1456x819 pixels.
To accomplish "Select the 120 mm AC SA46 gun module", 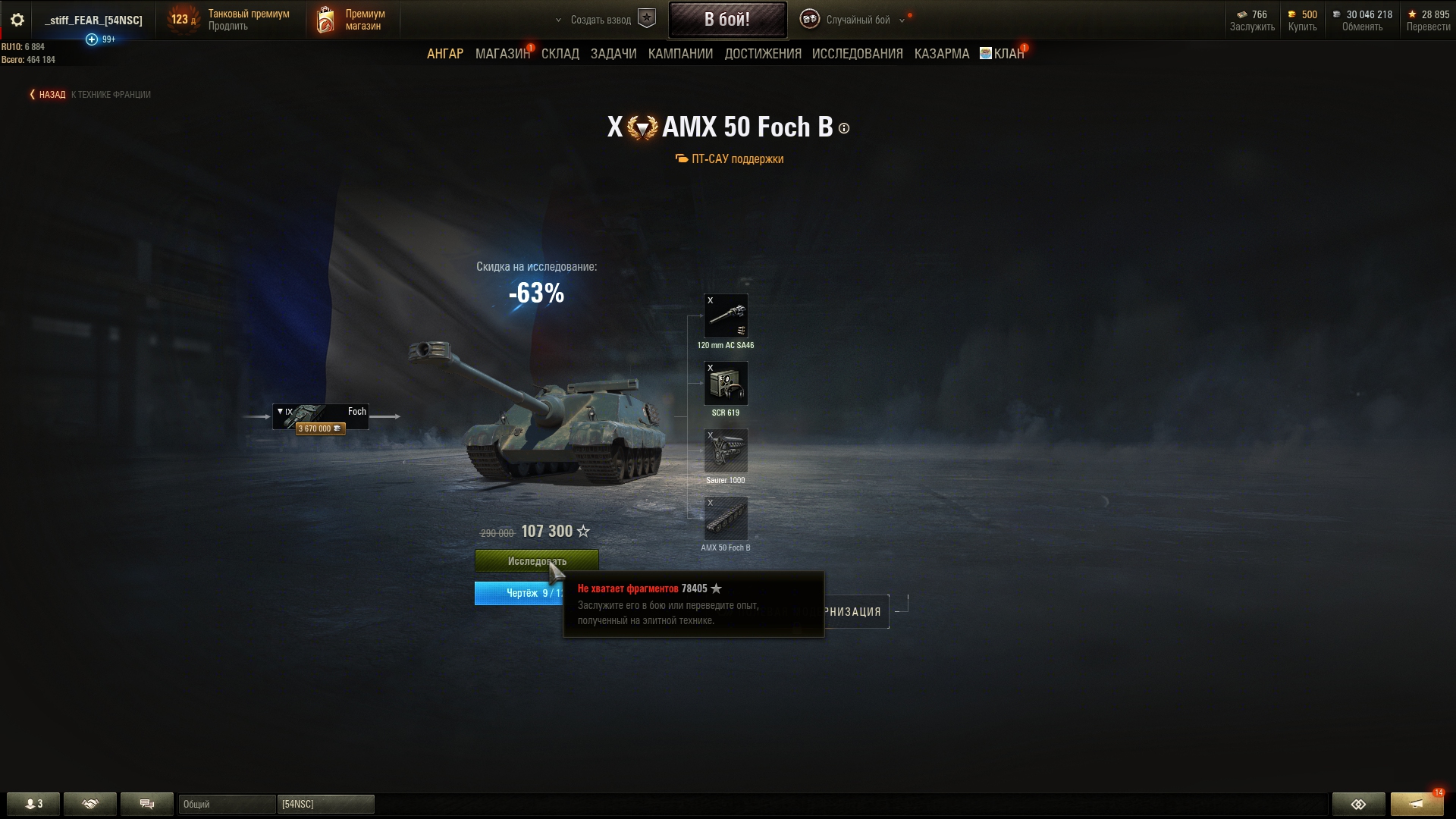I will [x=726, y=316].
